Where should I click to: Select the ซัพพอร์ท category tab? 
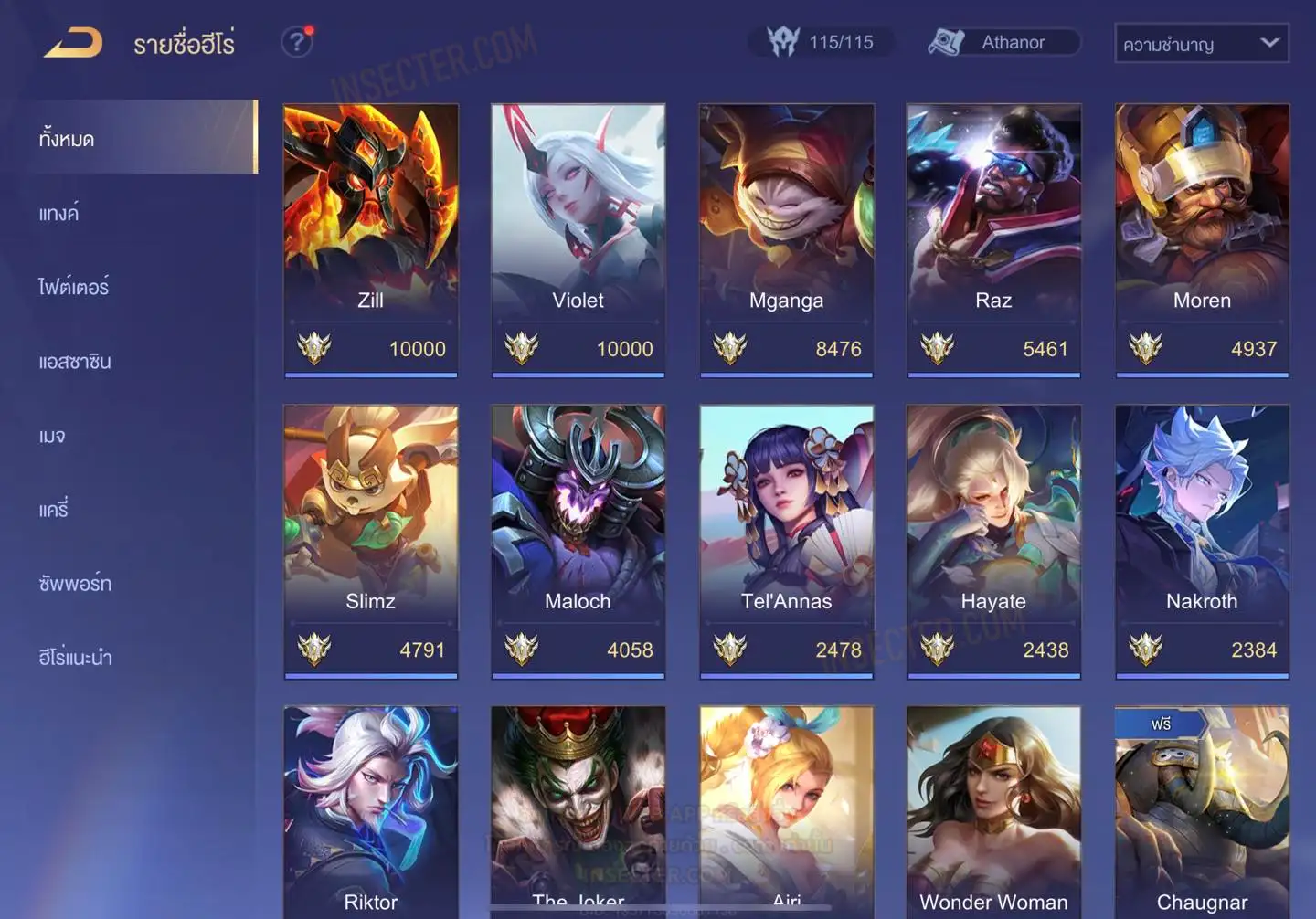[75, 583]
